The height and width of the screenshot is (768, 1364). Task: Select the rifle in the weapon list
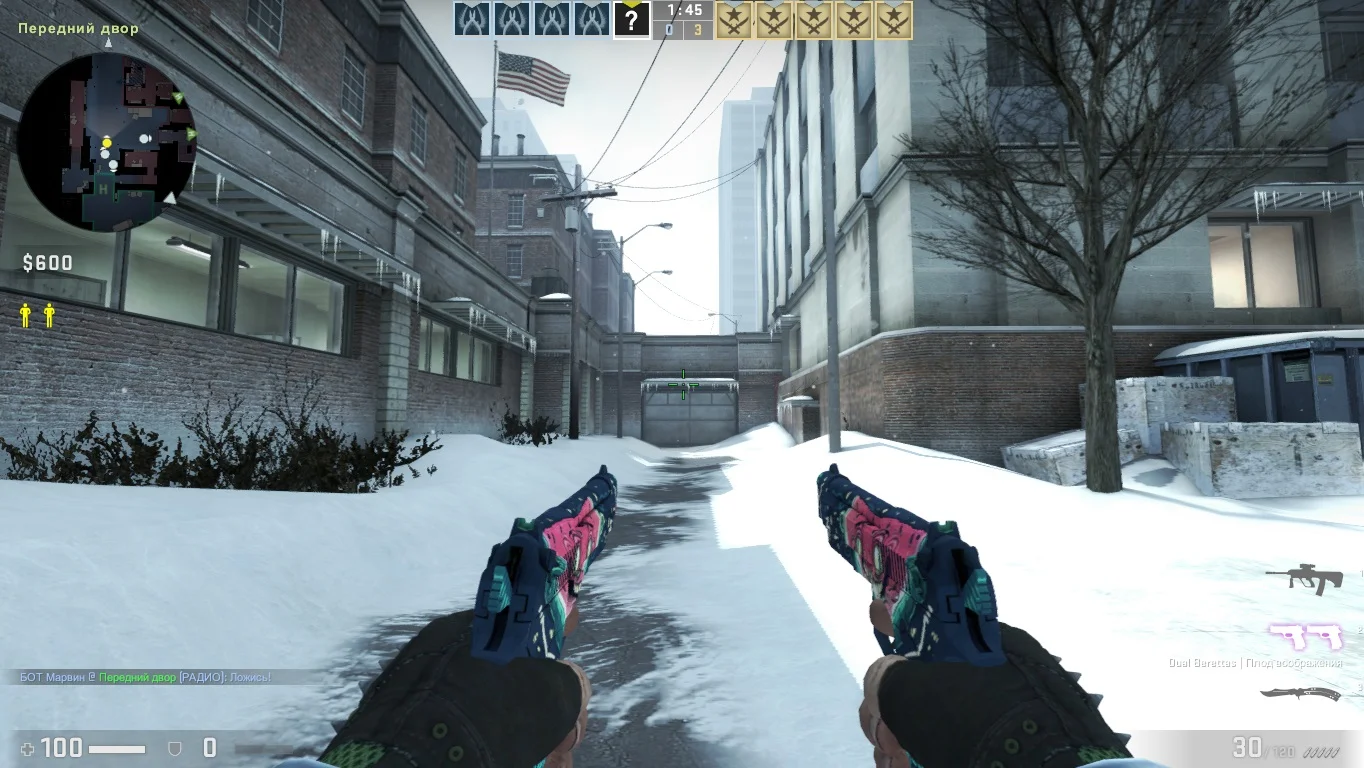click(1303, 578)
